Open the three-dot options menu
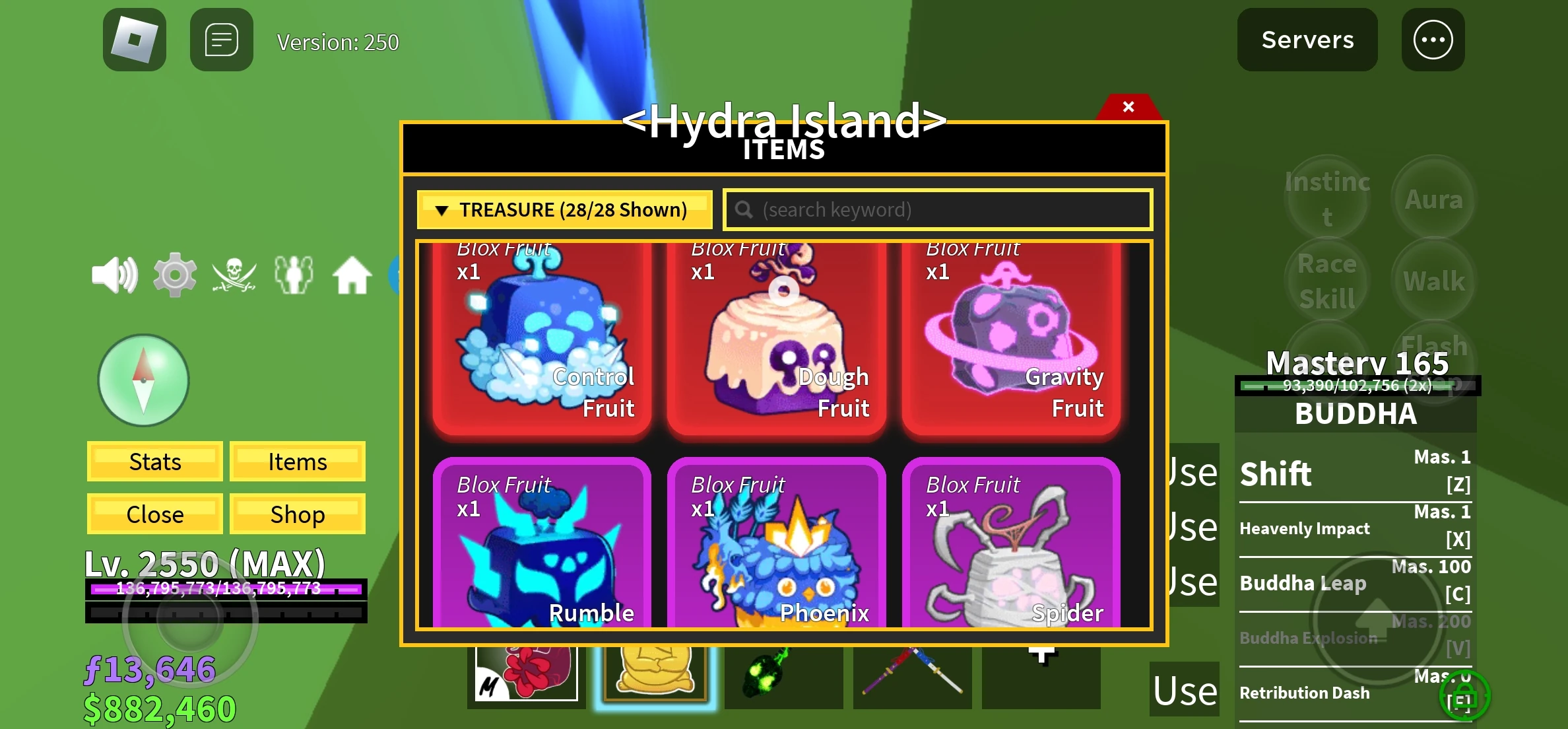This screenshot has width=1568, height=729. click(1432, 40)
